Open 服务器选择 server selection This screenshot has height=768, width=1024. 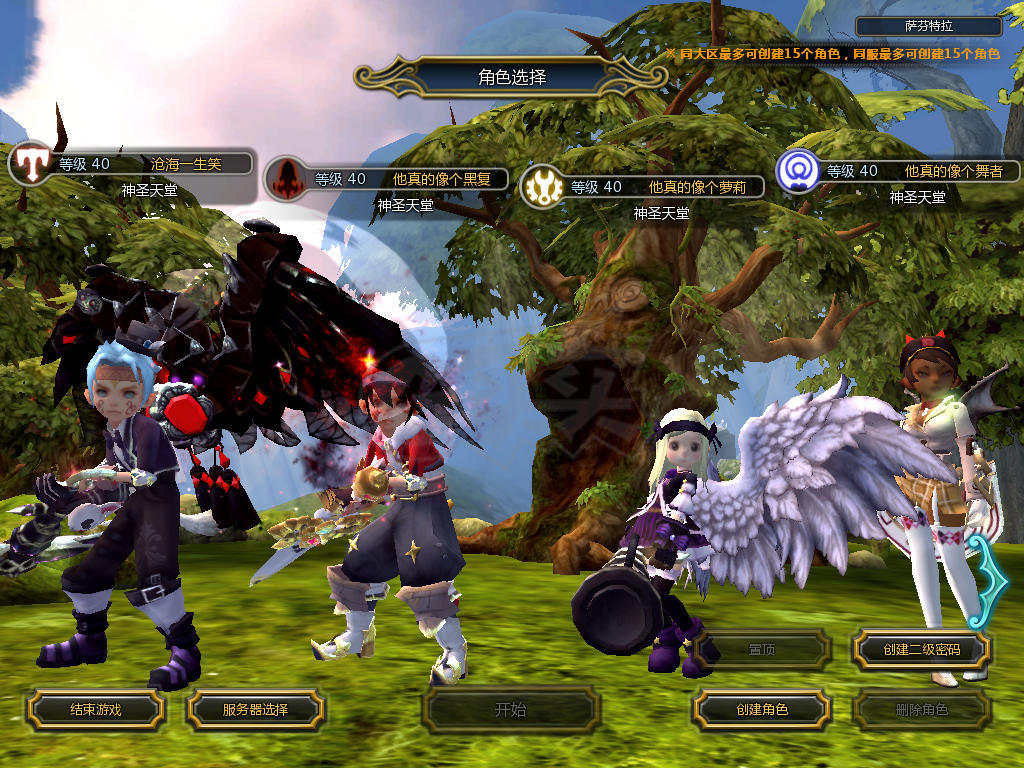[255, 709]
